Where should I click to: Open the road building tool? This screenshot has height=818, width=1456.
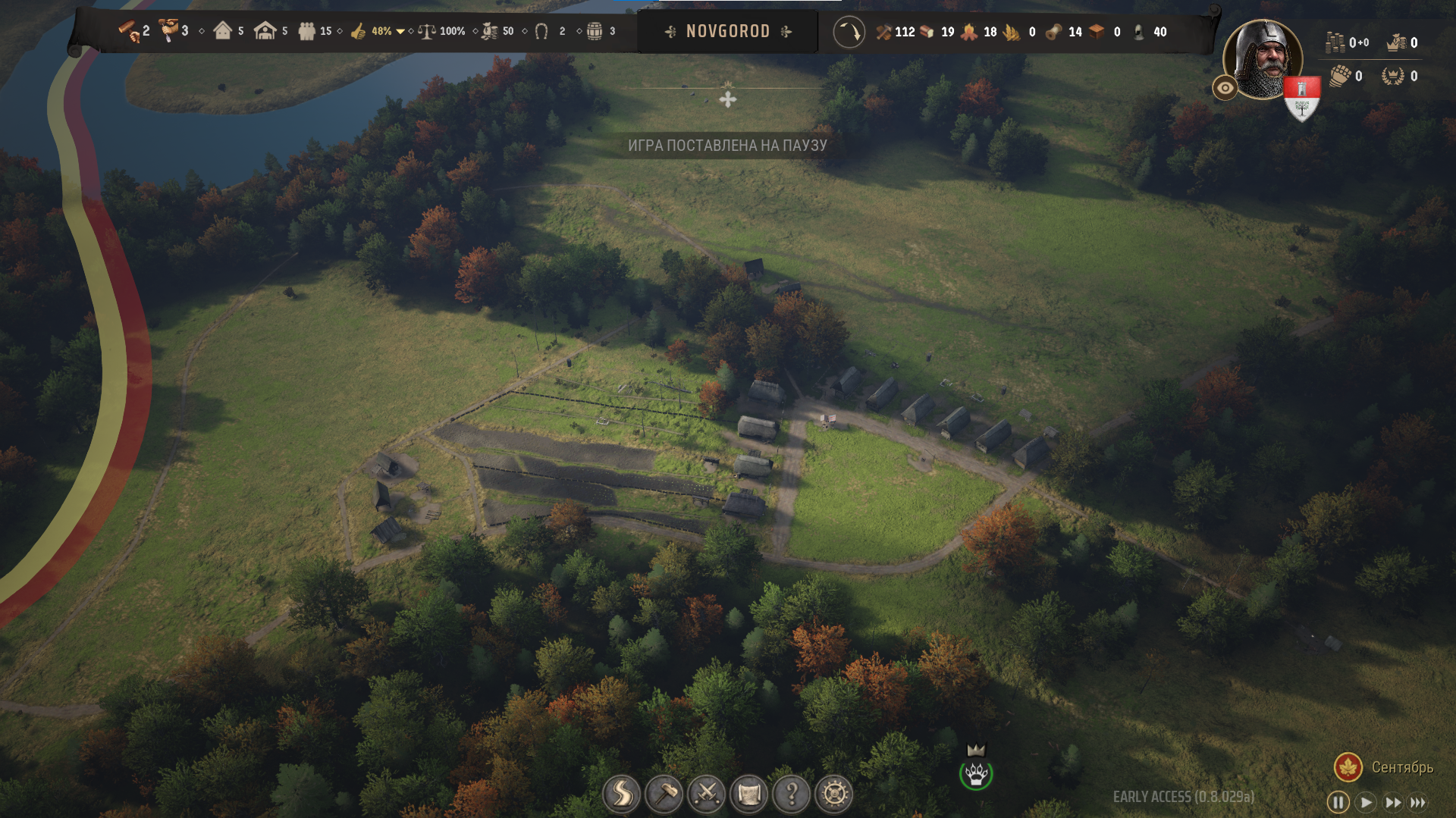pyautogui.click(x=621, y=794)
